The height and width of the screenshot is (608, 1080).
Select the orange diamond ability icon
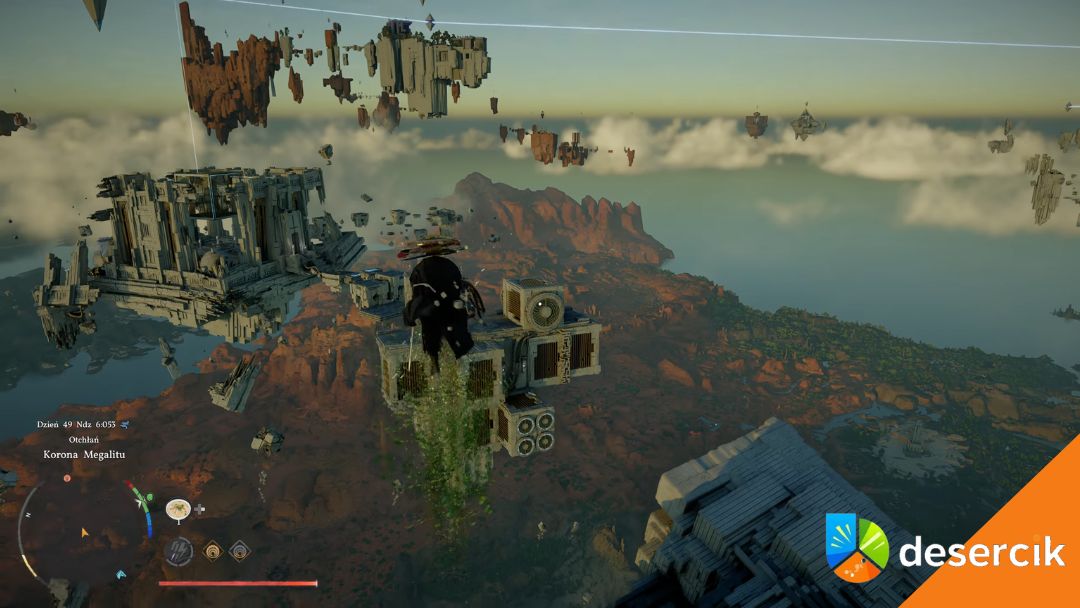[x=213, y=550]
